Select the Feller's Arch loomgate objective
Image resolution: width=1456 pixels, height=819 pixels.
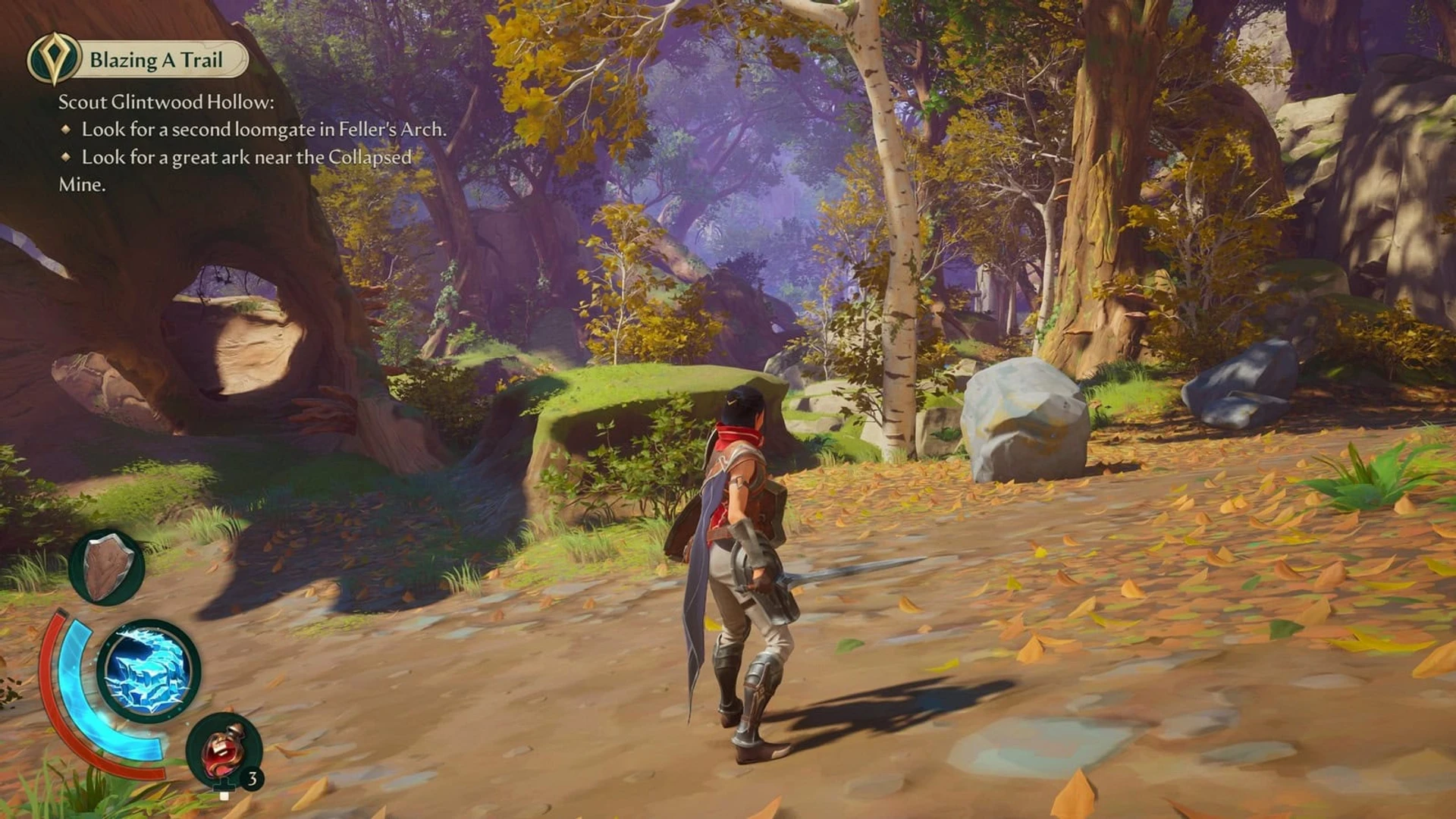(263, 130)
